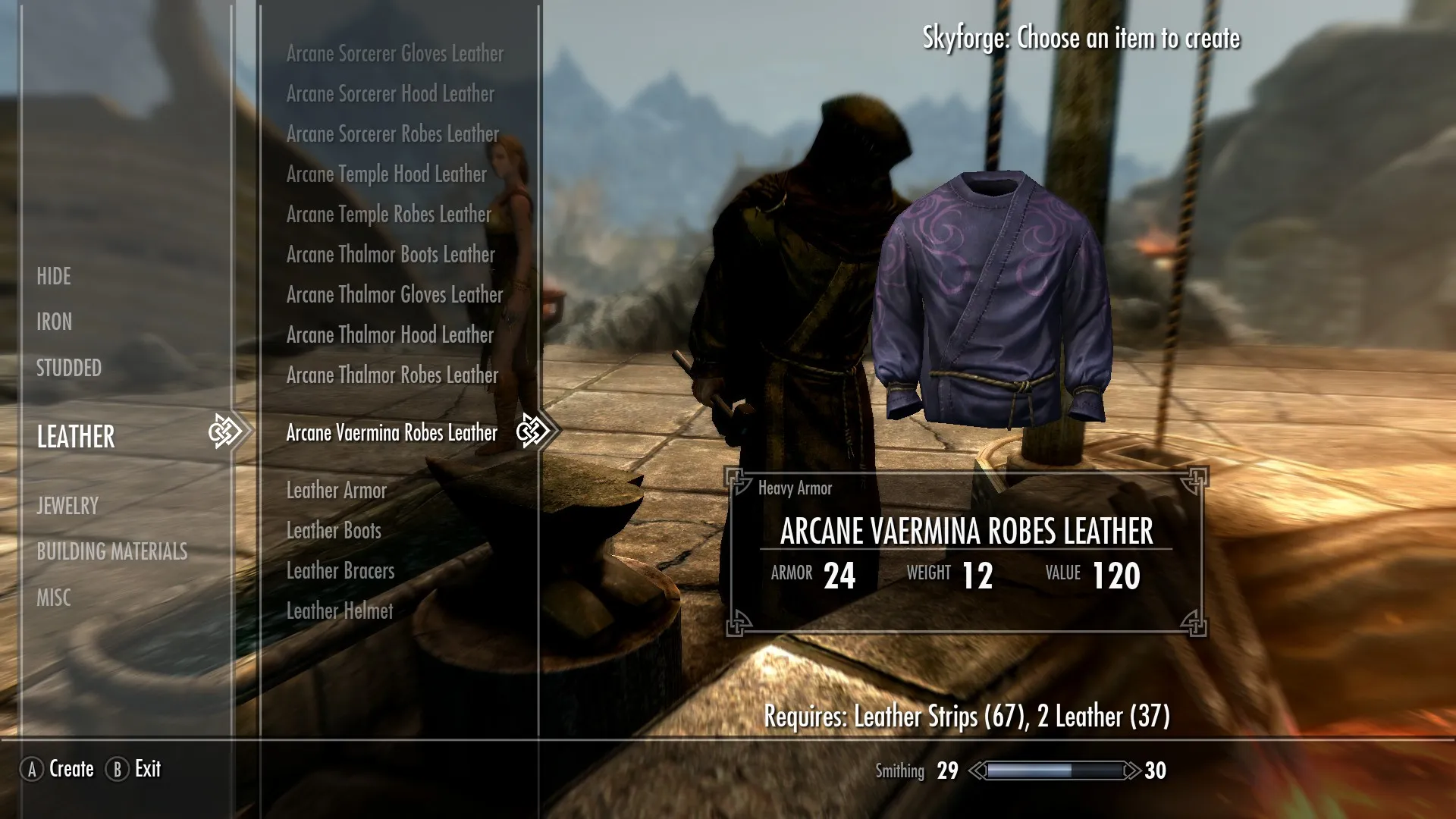The height and width of the screenshot is (819, 1456).
Task: Switch to the Jewelry category
Action: point(67,505)
